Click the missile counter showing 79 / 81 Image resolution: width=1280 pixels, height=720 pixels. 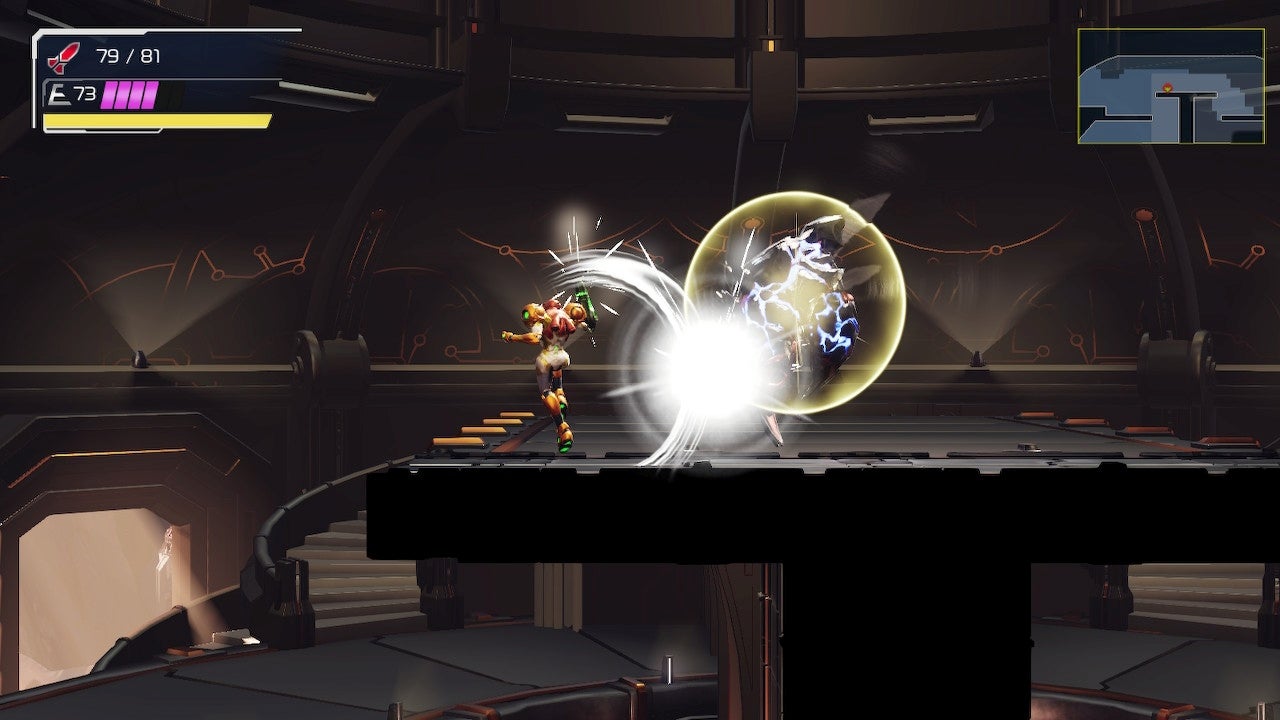[x=128, y=55]
